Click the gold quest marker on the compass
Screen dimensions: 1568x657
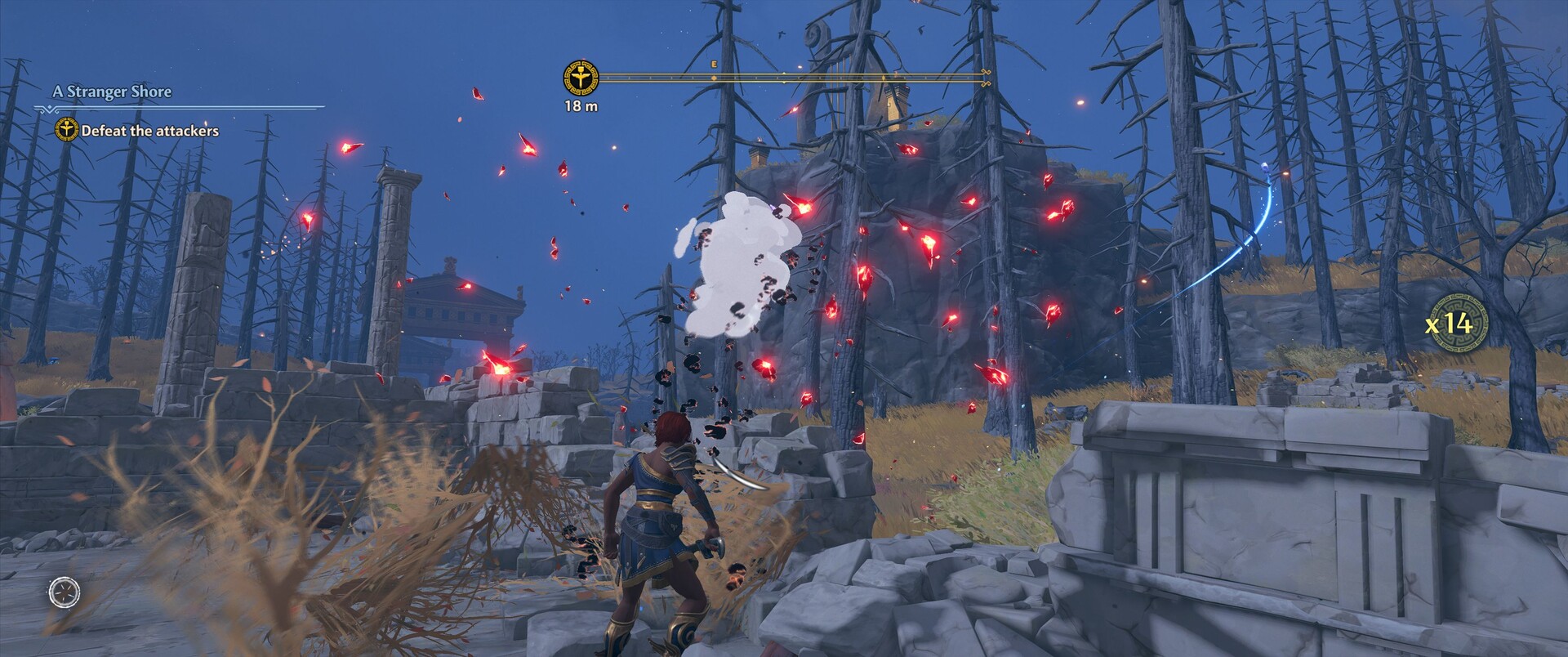click(581, 78)
